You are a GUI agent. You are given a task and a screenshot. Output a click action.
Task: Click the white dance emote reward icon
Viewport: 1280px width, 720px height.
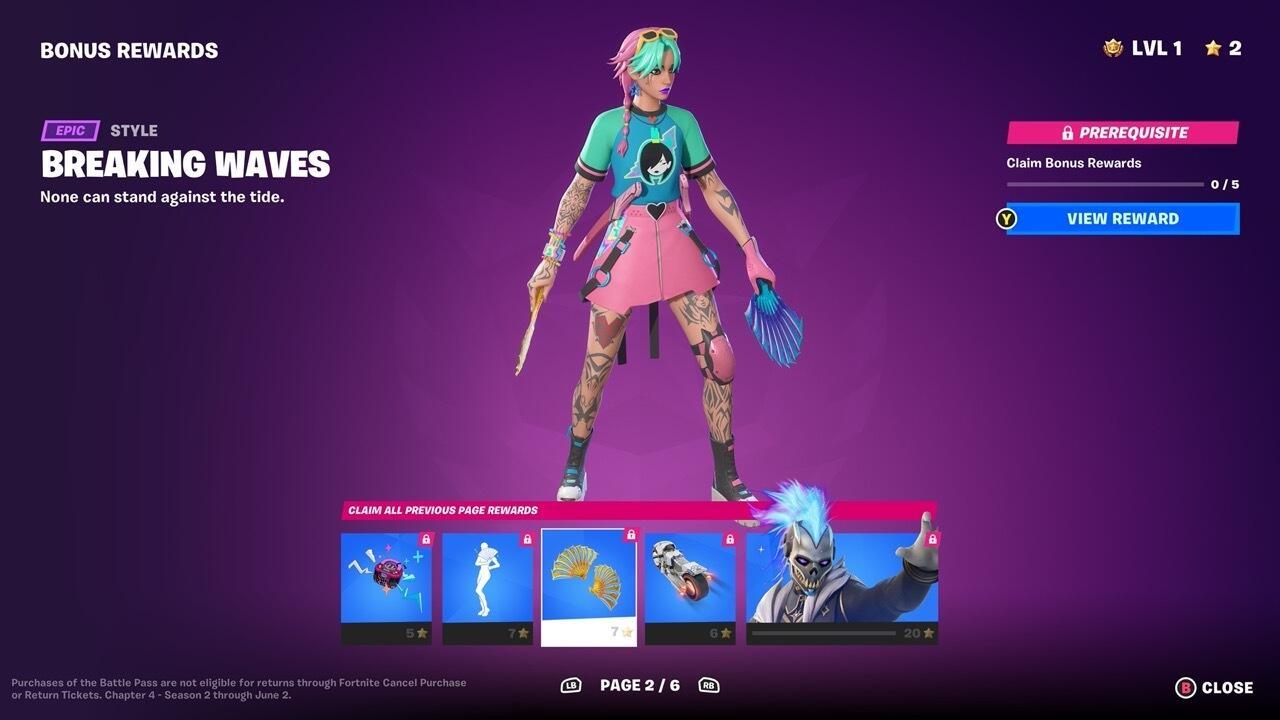[487, 583]
